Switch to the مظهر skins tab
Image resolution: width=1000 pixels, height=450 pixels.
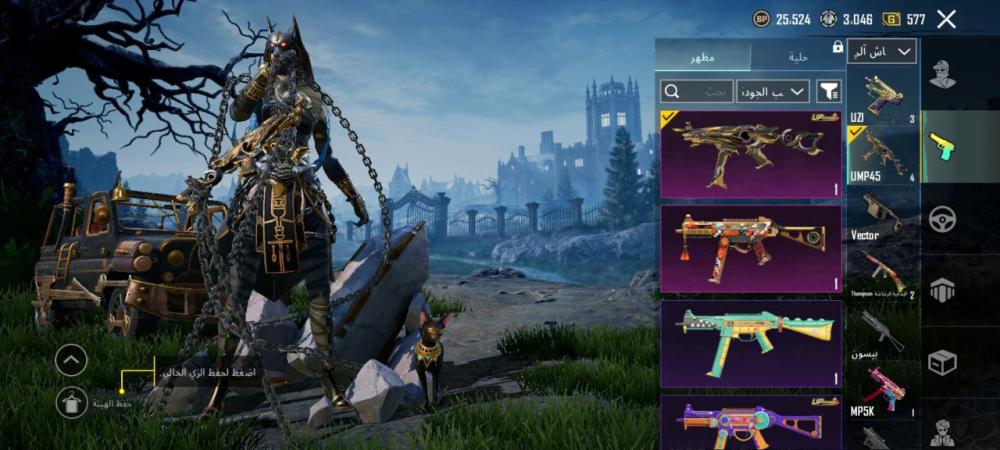pos(702,56)
